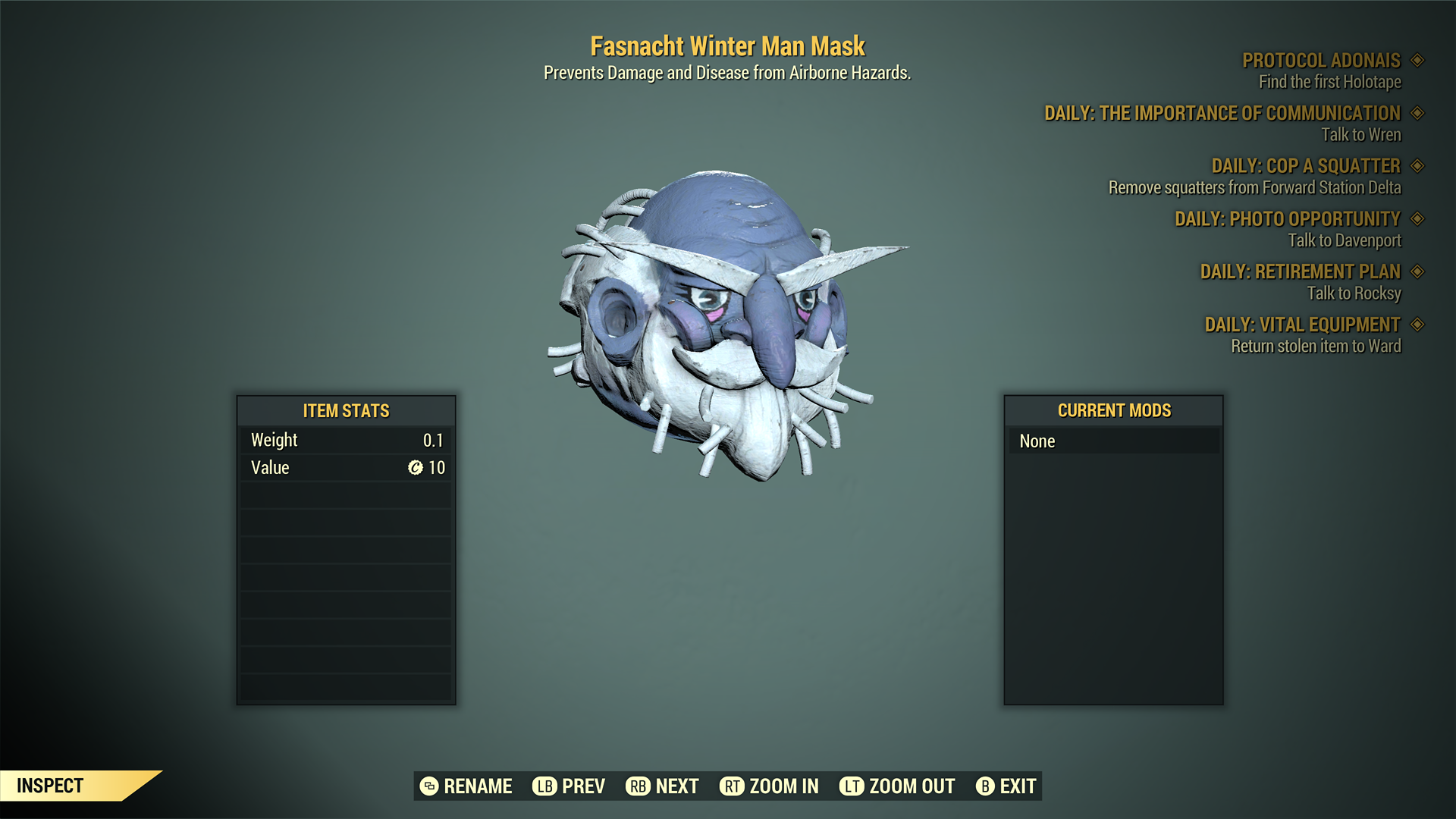Select the Photo Opportunity daily quest

coord(1287,219)
